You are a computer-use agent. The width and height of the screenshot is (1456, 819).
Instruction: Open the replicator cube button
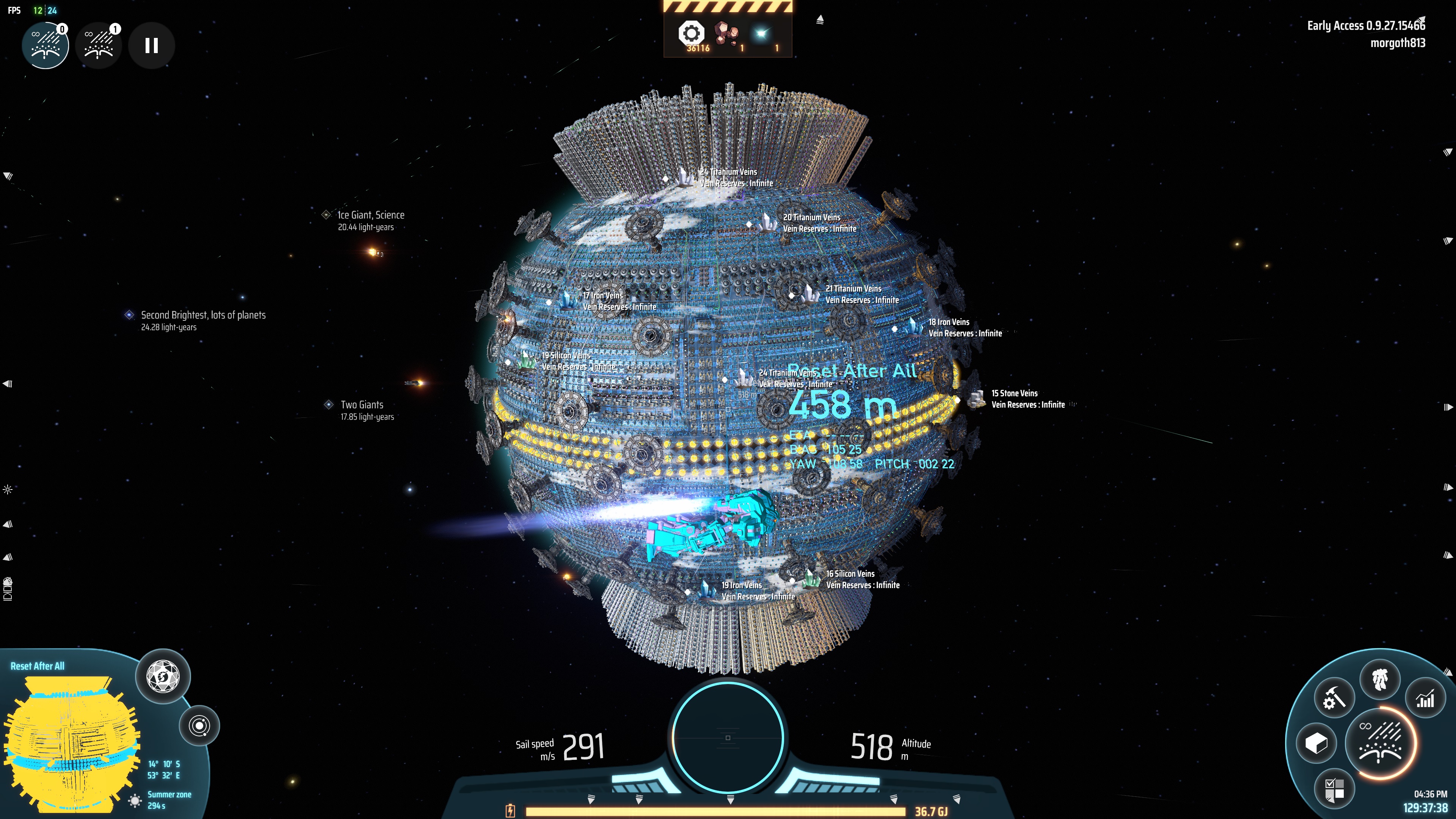click(1316, 743)
